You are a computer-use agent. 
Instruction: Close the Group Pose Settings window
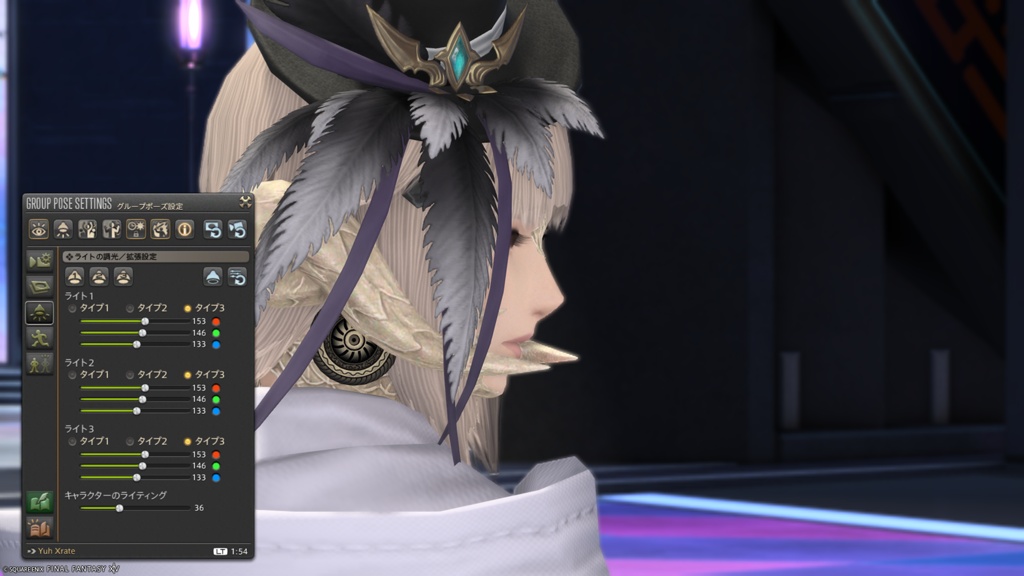point(245,201)
